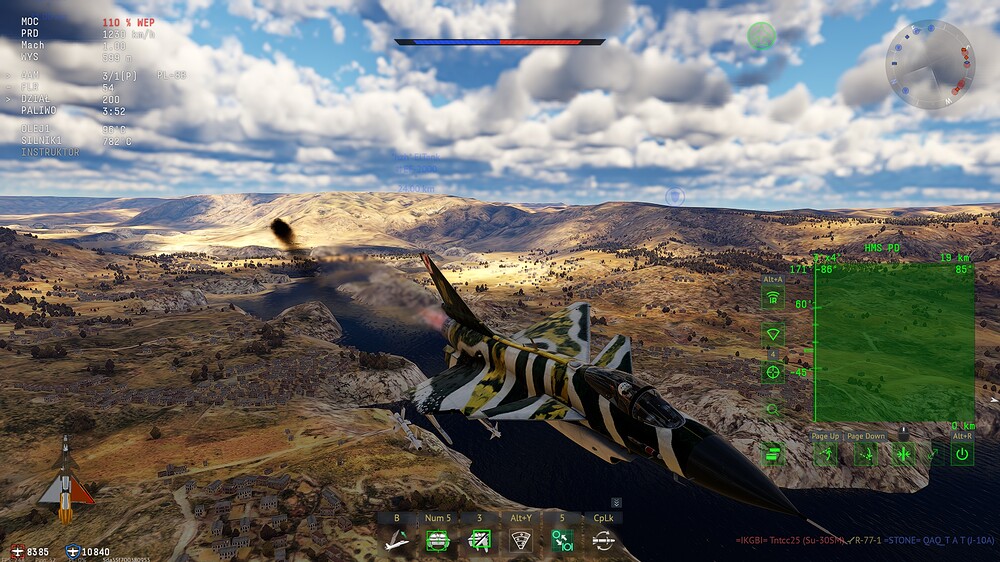The image size is (1000, 562).
Task: Click the missile cycle arrows icon
Action: click(602, 541)
